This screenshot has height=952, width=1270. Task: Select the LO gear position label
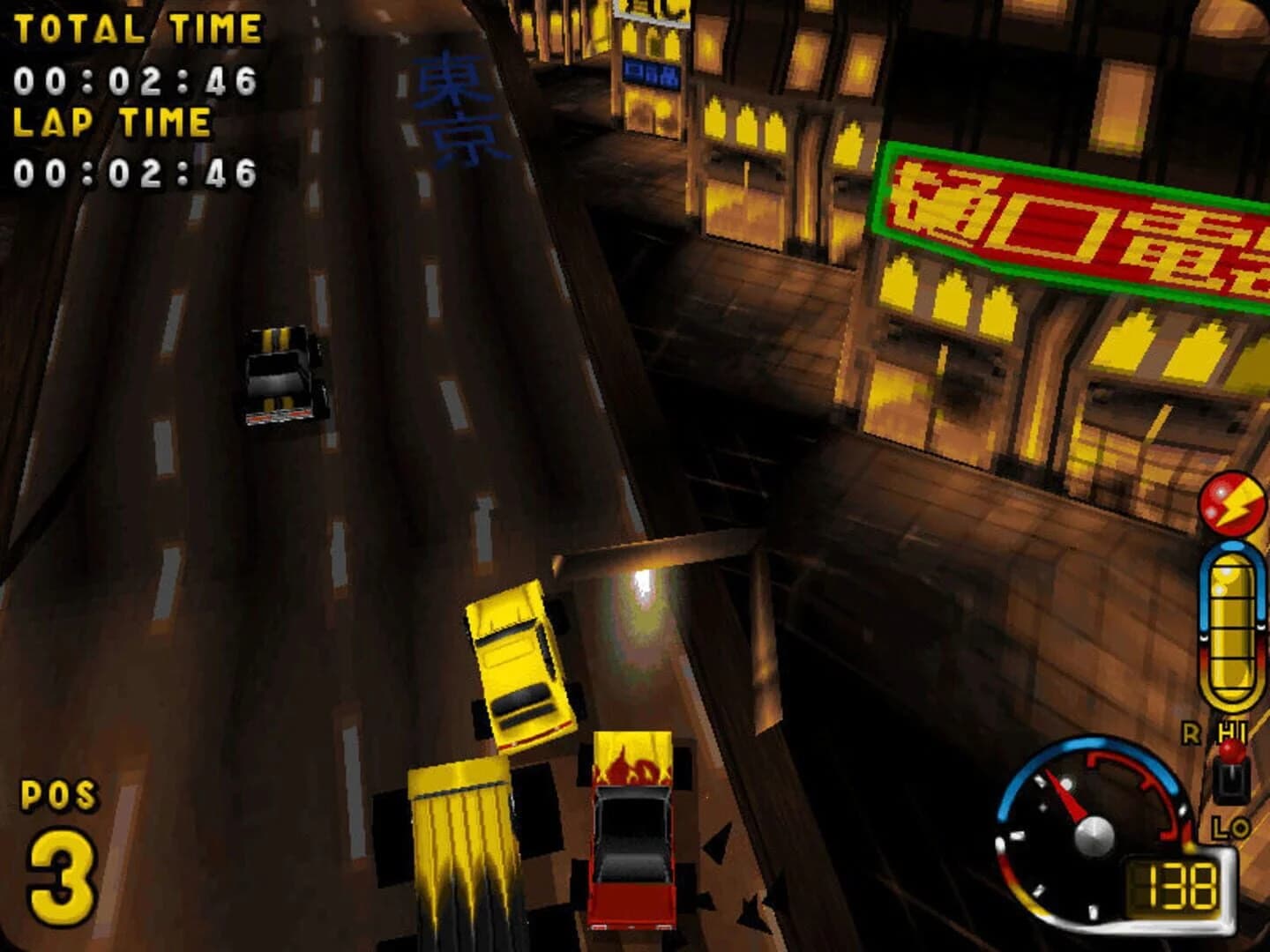pyautogui.click(x=1231, y=827)
